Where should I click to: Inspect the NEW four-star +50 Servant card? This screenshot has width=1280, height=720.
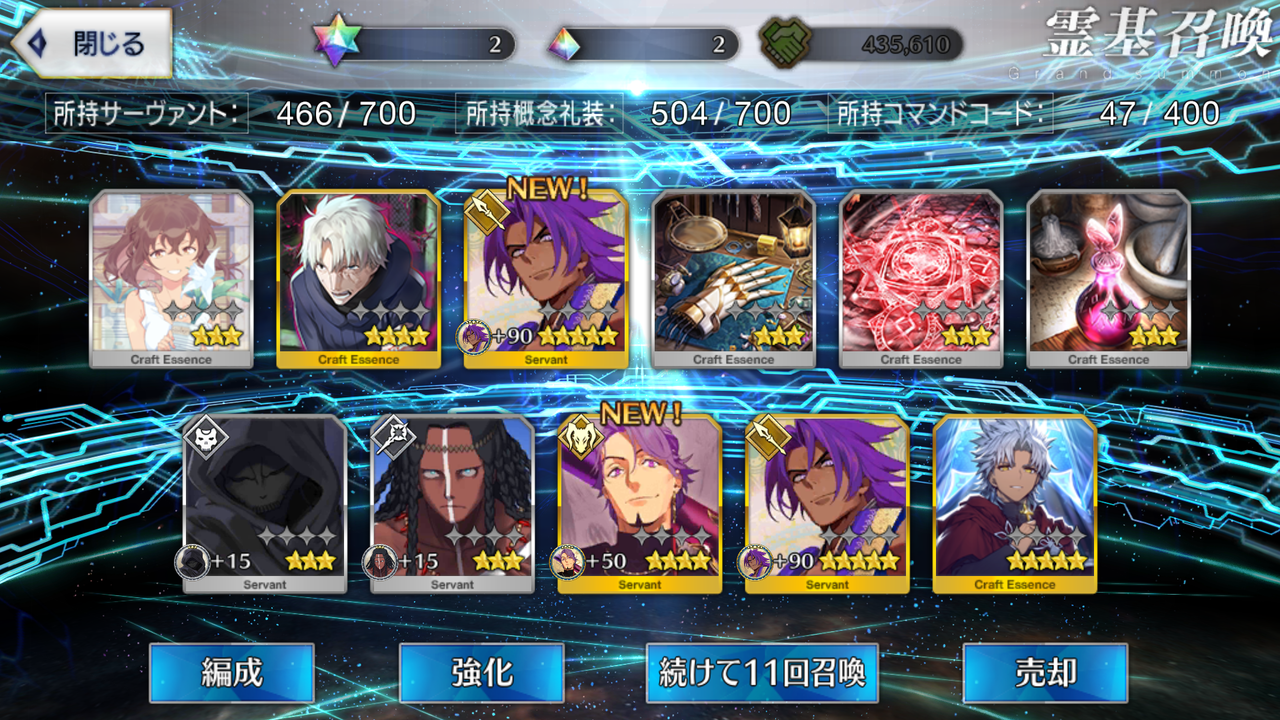pos(640,504)
